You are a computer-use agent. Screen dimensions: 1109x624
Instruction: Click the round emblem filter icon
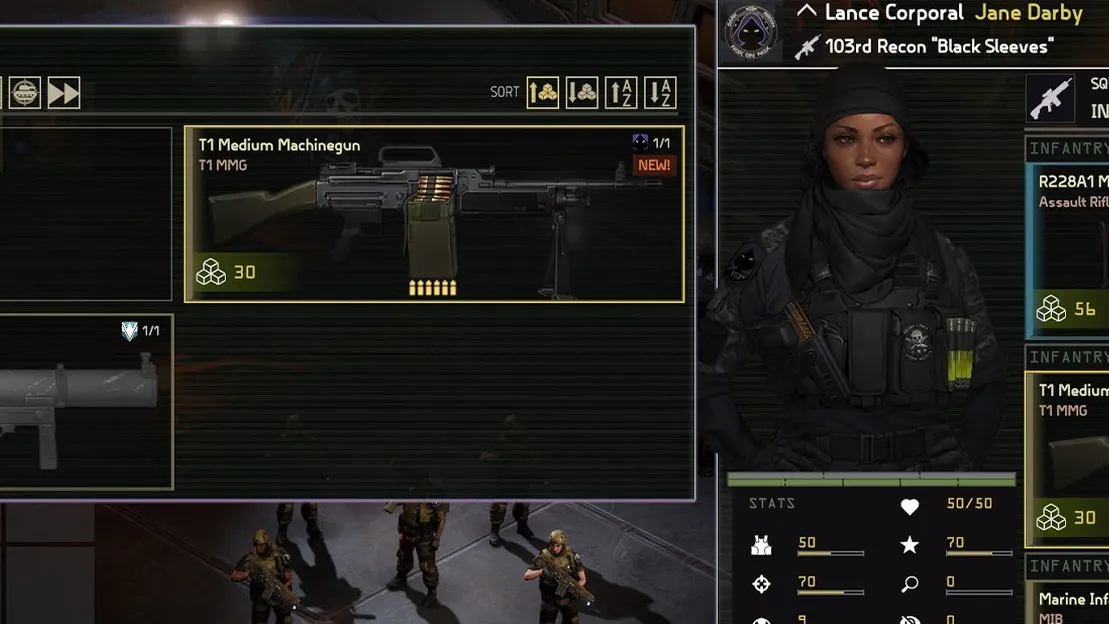point(25,93)
